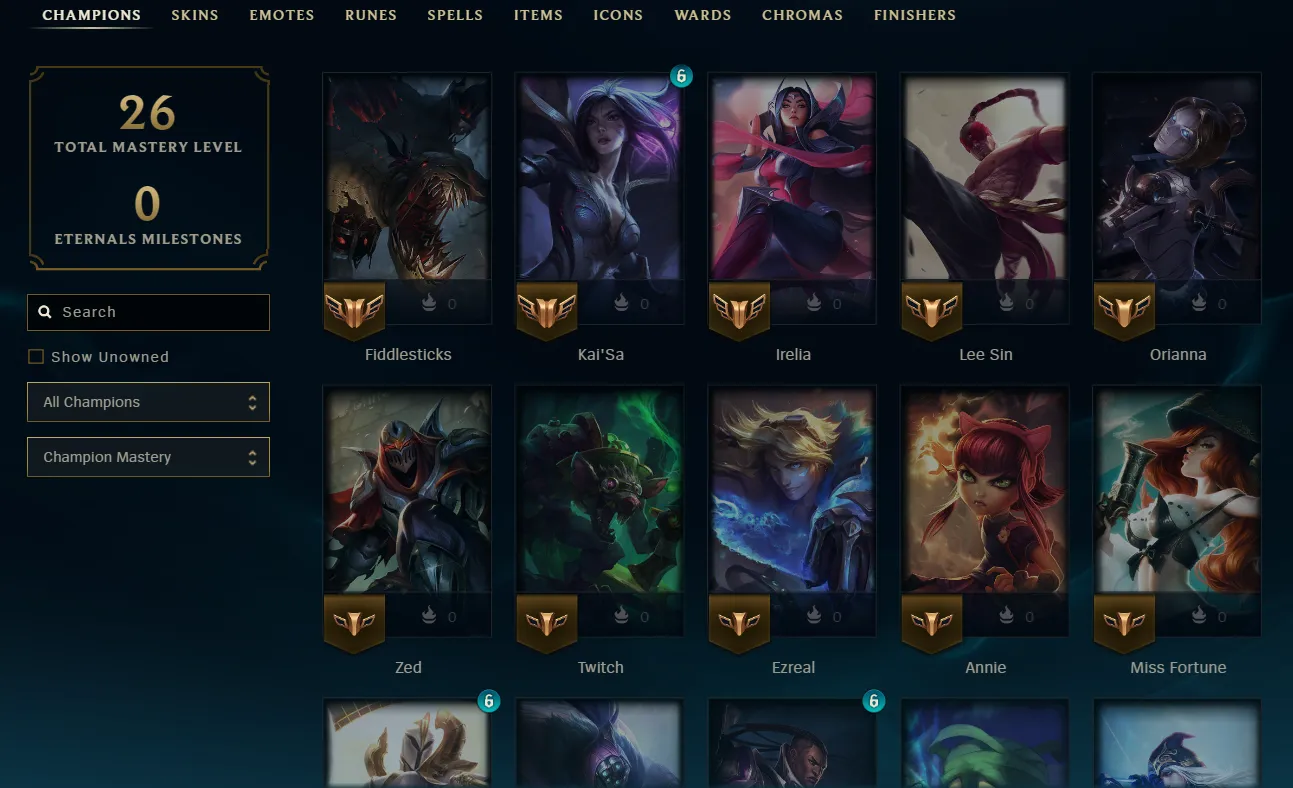Select the WARDS menu item
The height and width of the screenshot is (788, 1293).
tap(702, 15)
